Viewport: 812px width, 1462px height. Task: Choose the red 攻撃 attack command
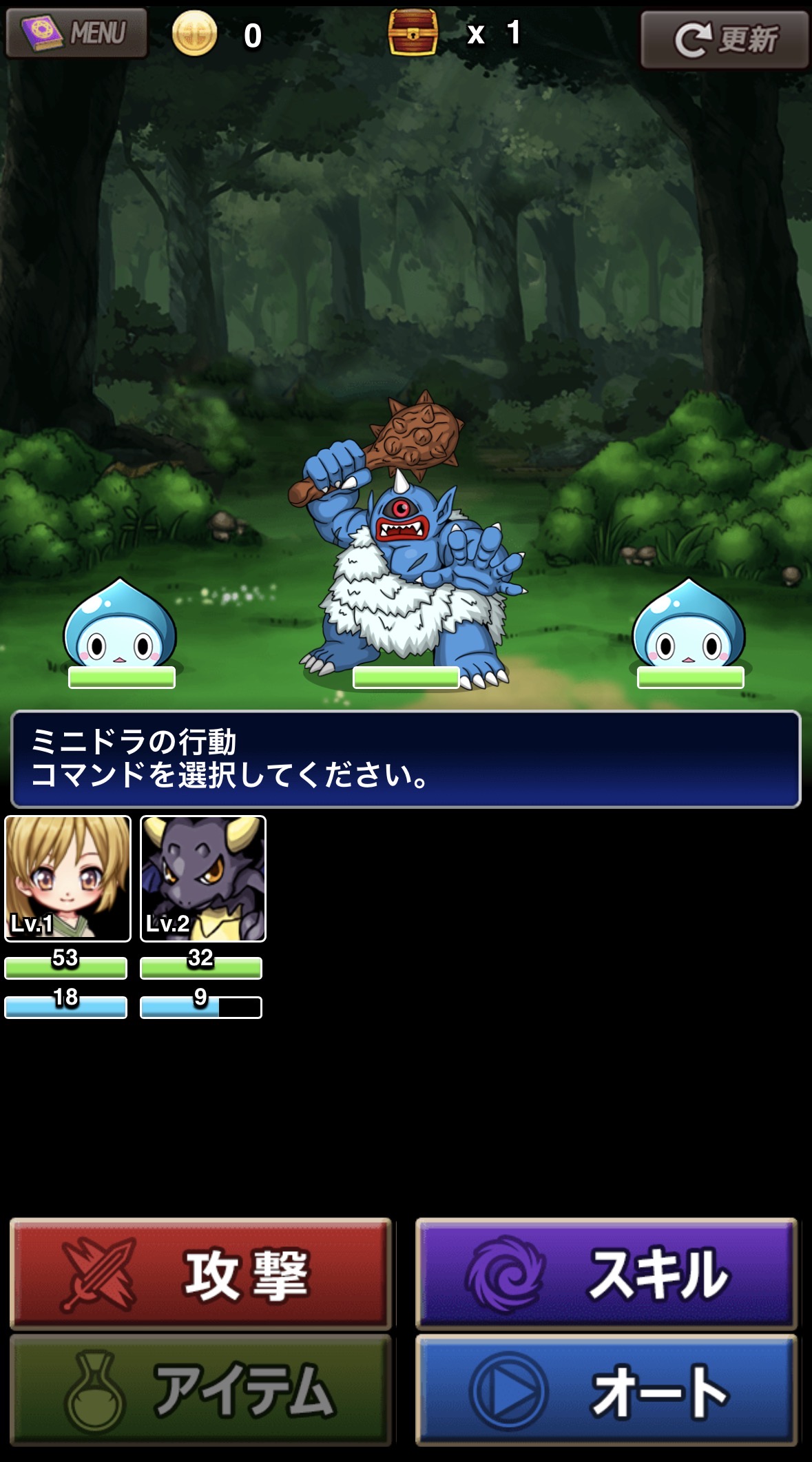pyautogui.click(x=200, y=1273)
